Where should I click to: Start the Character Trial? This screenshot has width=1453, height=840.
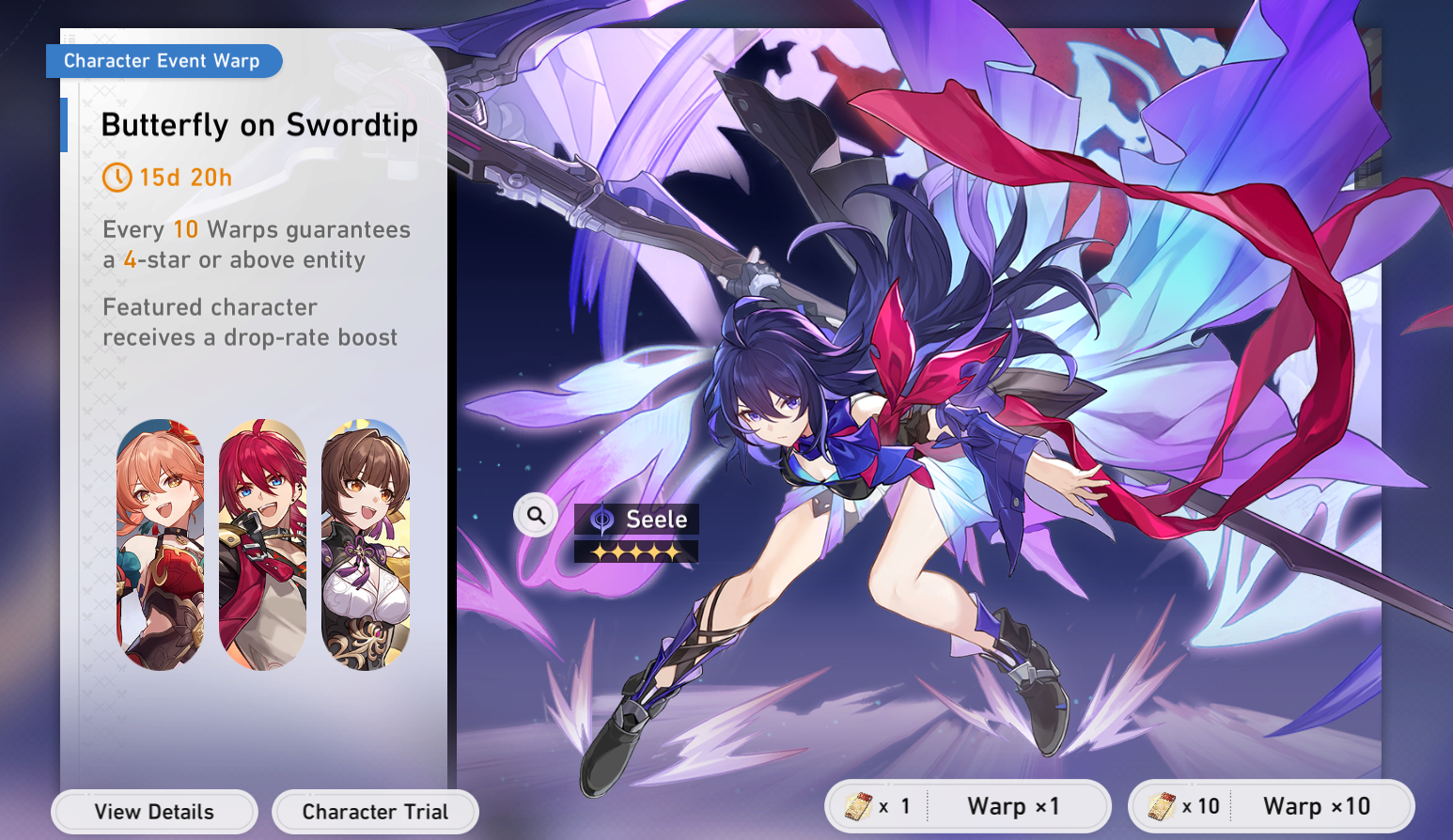[x=375, y=811]
